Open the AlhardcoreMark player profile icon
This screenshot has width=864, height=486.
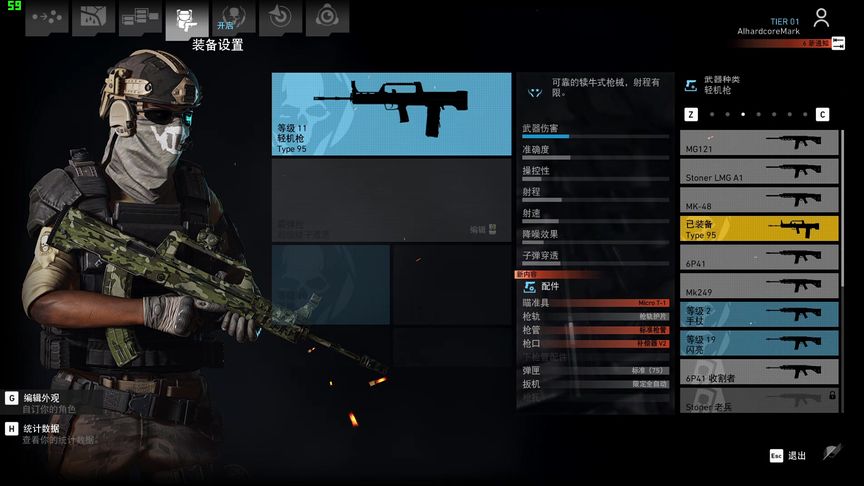click(x=821, y=18)
